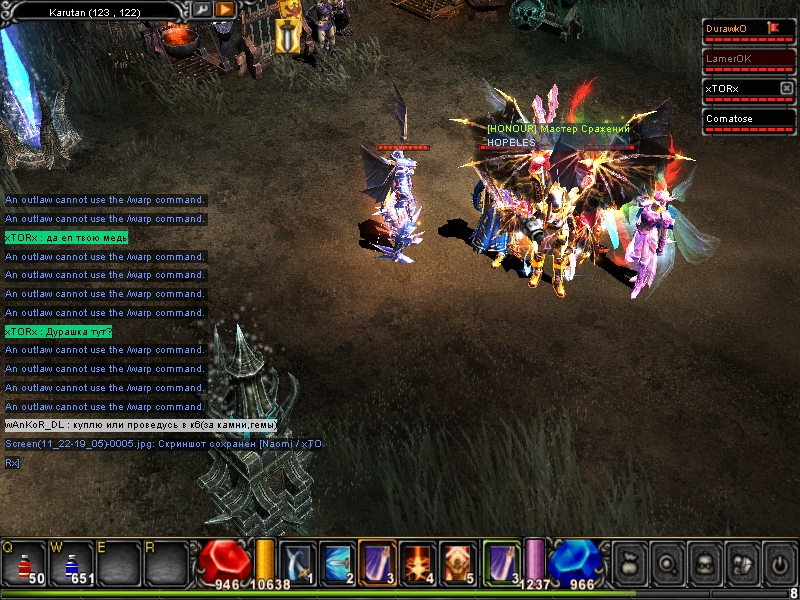Activate the blue skill in slot 2
This screenshot has height=600, width=800.
pos(337,562)
